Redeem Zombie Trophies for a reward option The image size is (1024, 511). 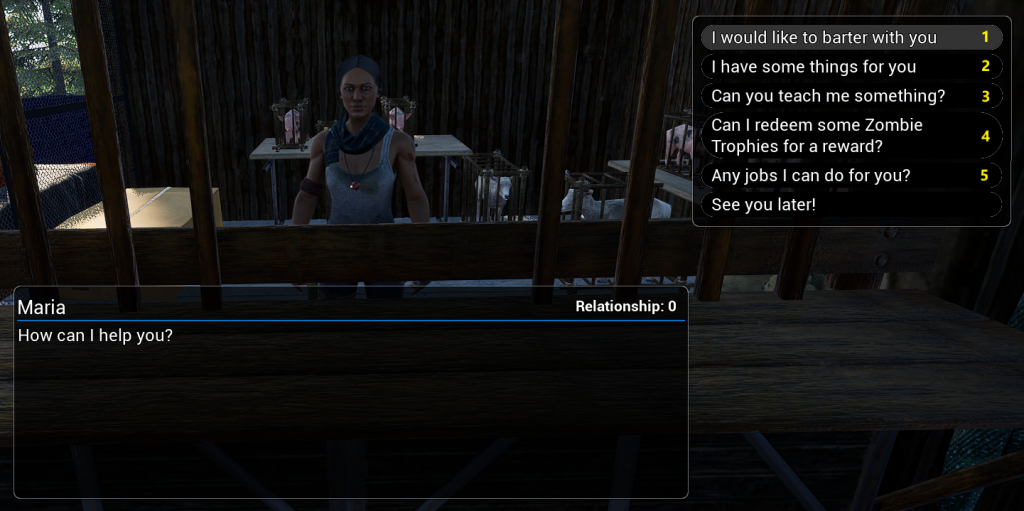(x=817, y=136)
